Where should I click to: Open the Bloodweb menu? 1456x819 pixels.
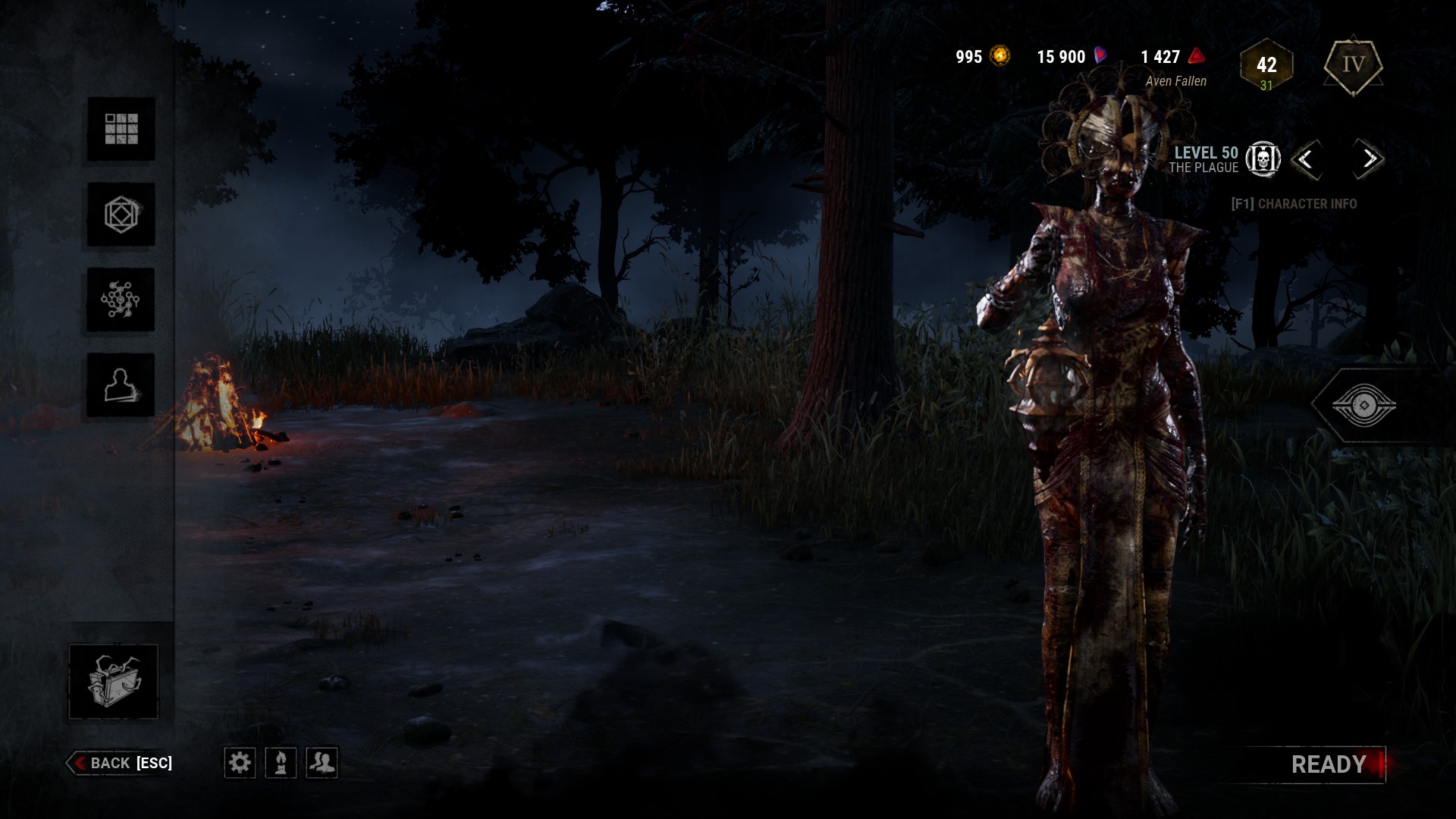[x=121, y=300]
